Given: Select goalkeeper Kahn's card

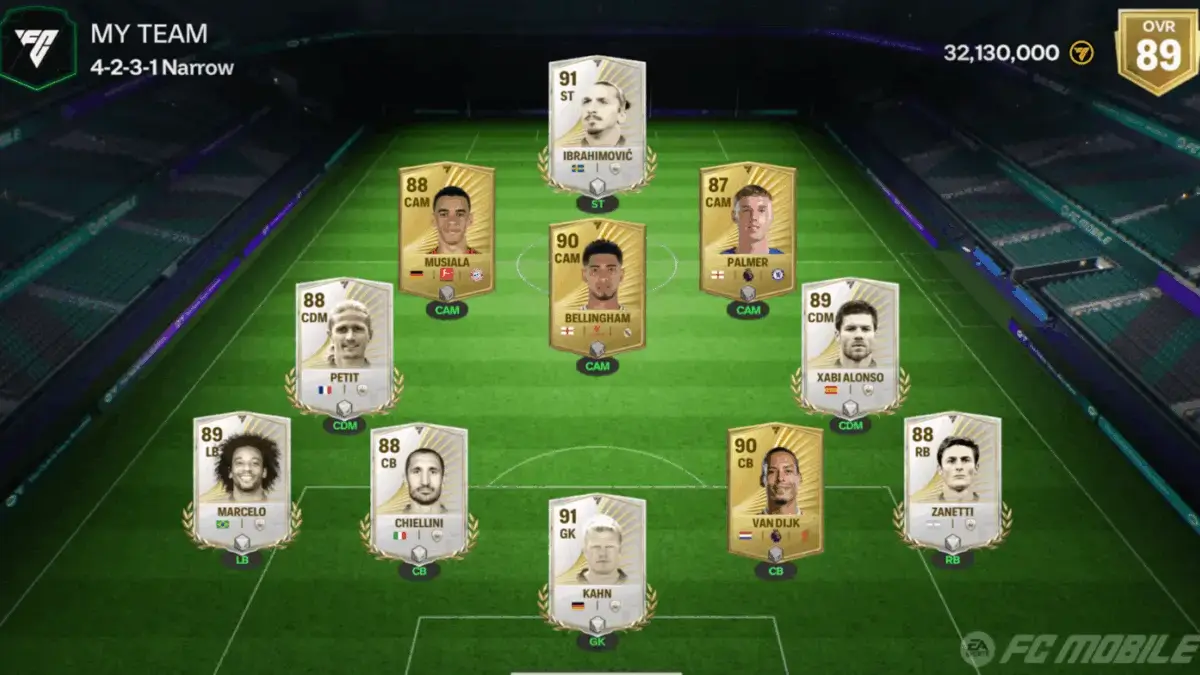Looking at the screenshot, I should coord(597,562).
